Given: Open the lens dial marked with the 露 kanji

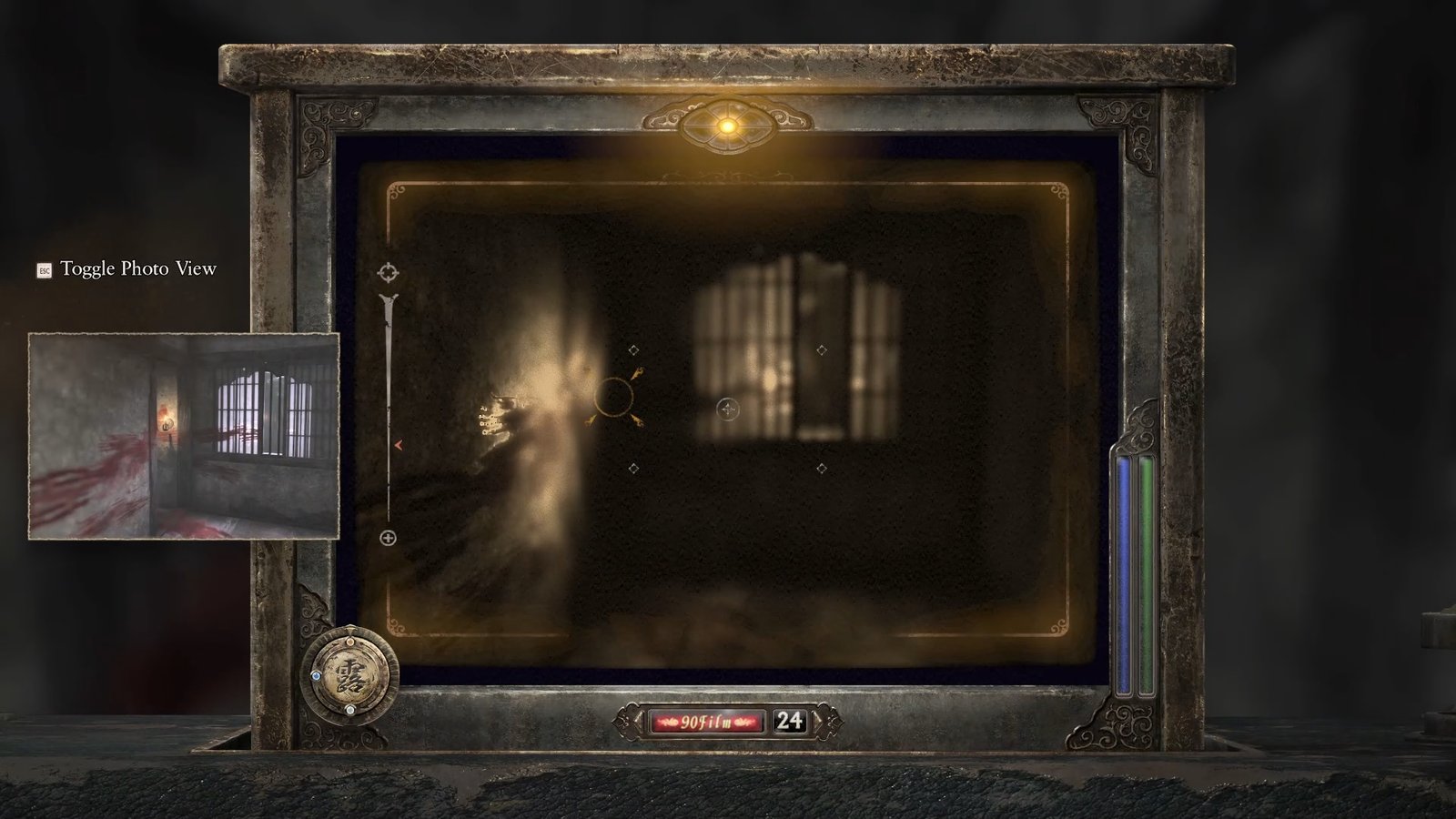Looking at the screenshot, I should (x=348, y=676).
